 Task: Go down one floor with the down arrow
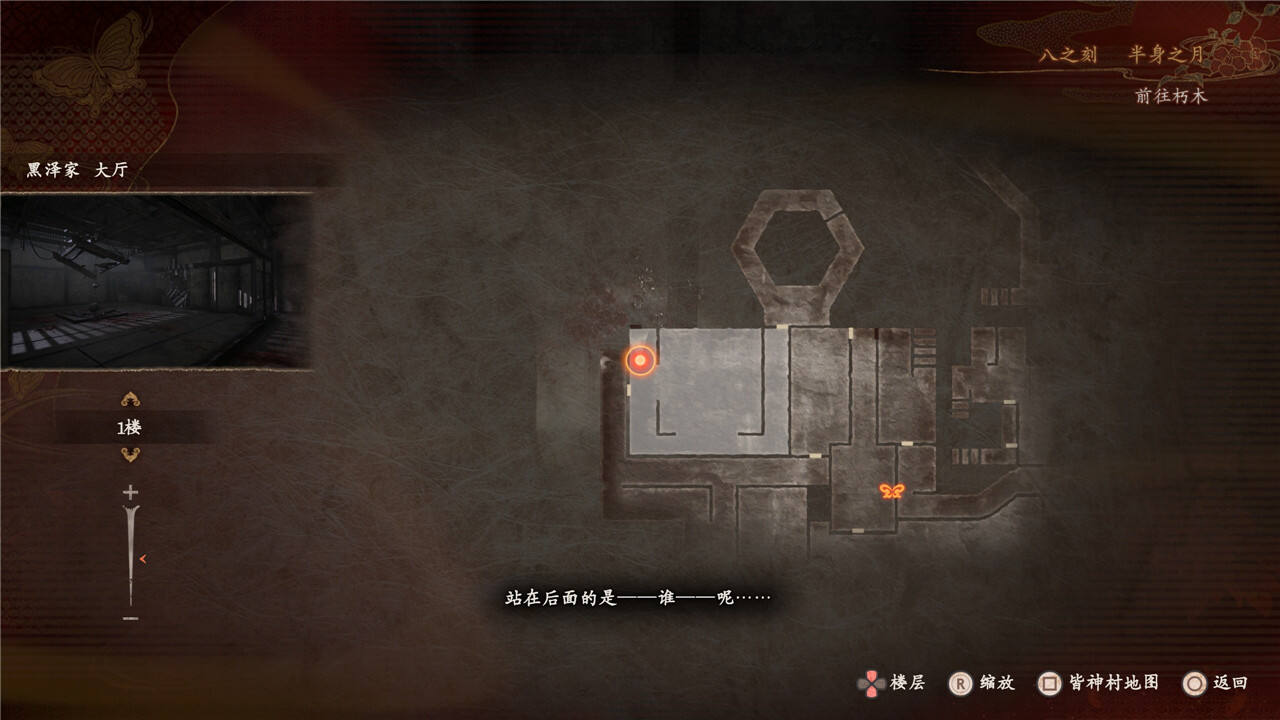(130, 455)
